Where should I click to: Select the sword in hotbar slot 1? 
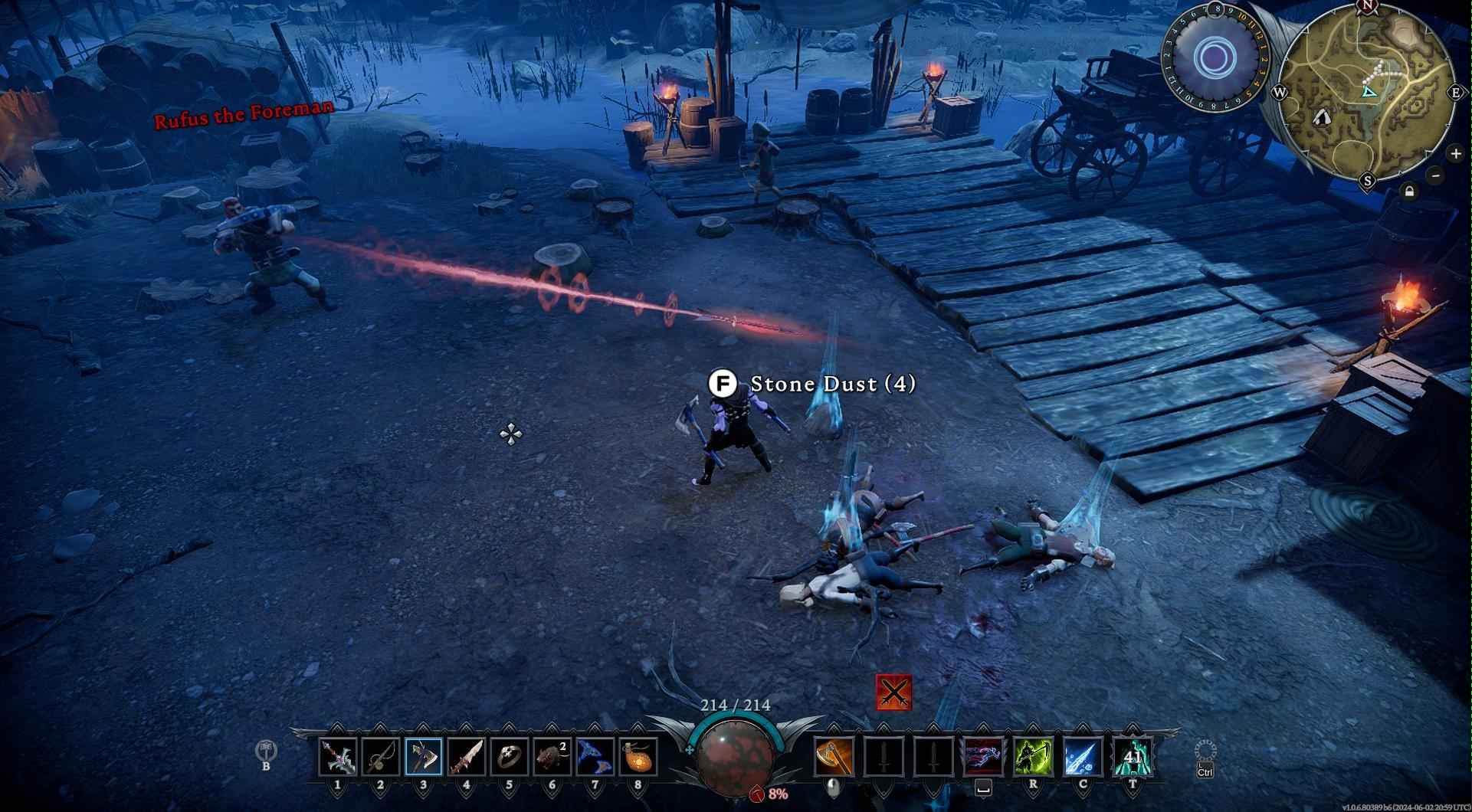coord(338,757)
